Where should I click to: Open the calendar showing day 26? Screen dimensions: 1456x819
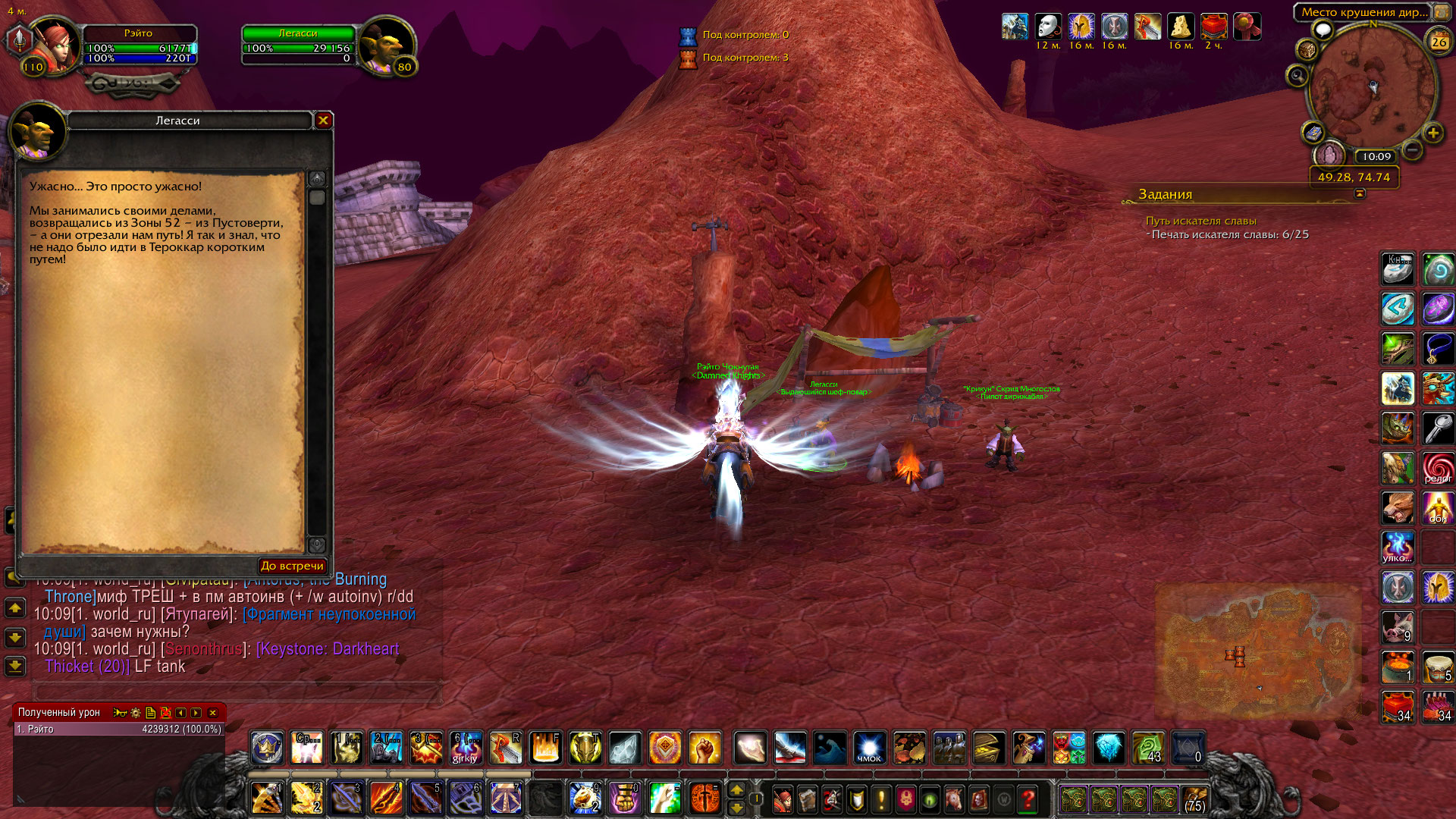pyautogui.click(x=1439, y=42)
